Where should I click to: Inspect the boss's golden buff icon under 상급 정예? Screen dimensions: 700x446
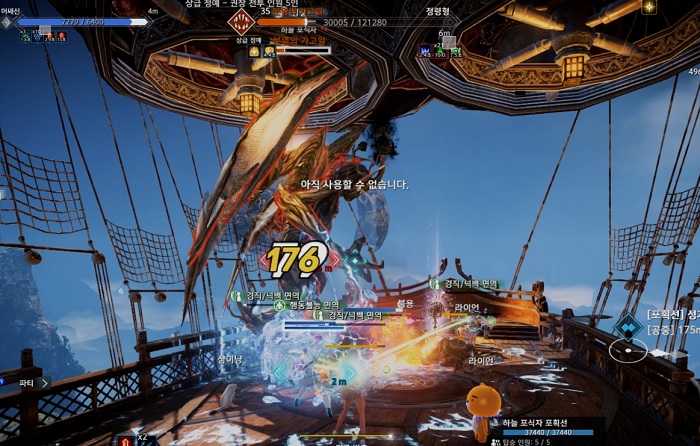(x=255, y=50)
